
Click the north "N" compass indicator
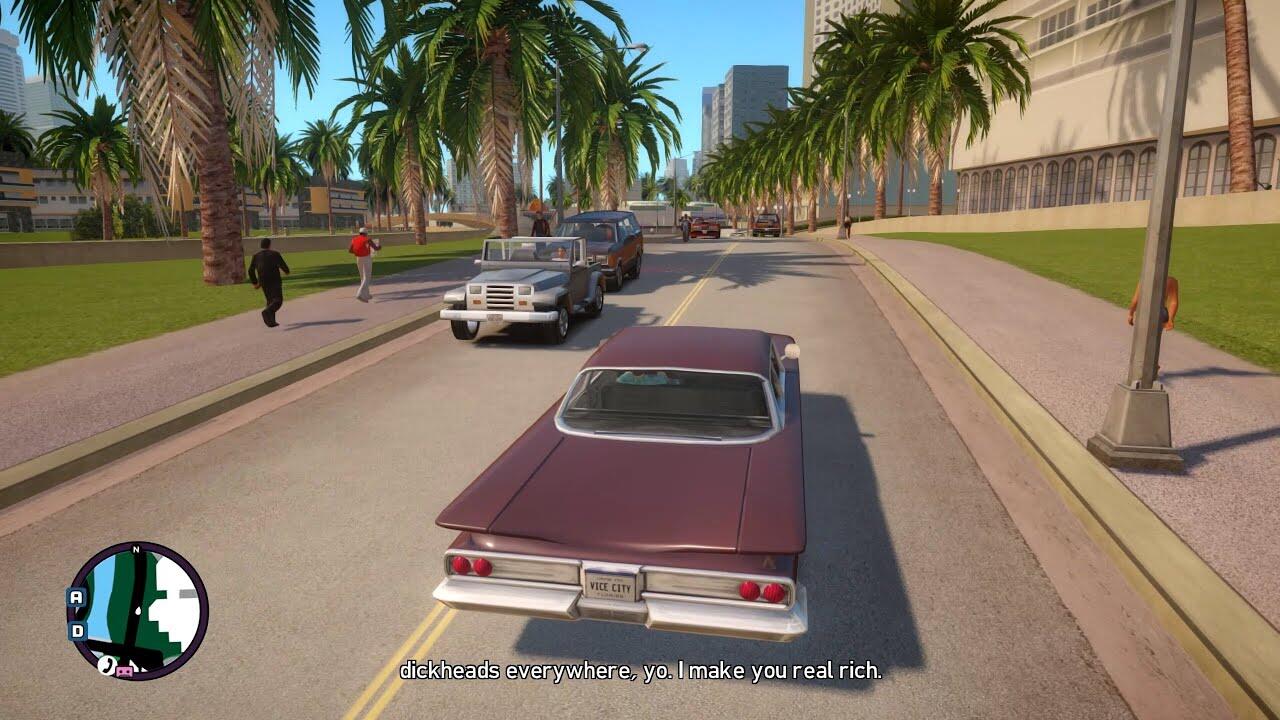[x=136, y=549]
